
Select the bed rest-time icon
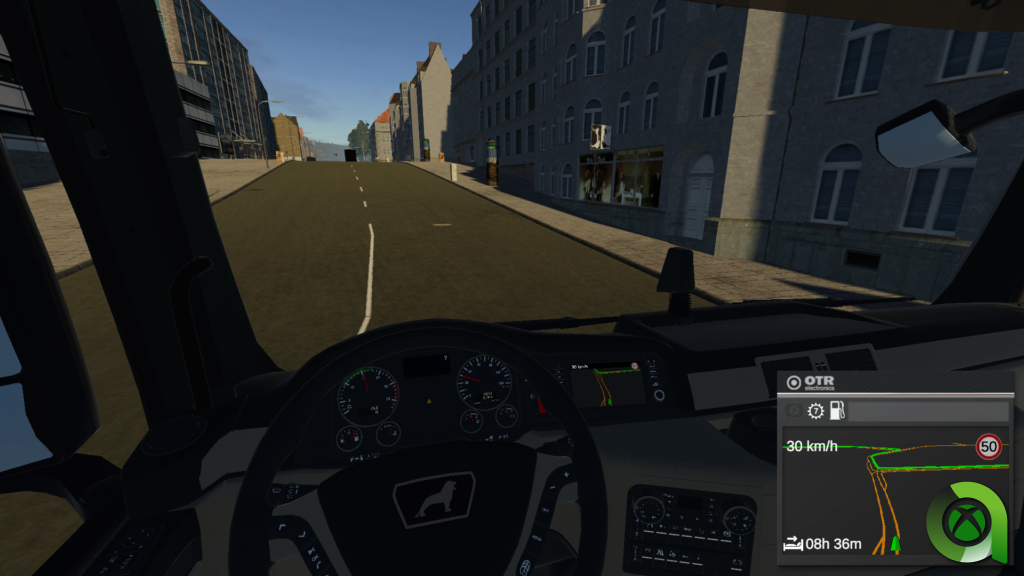click(792, 545)
